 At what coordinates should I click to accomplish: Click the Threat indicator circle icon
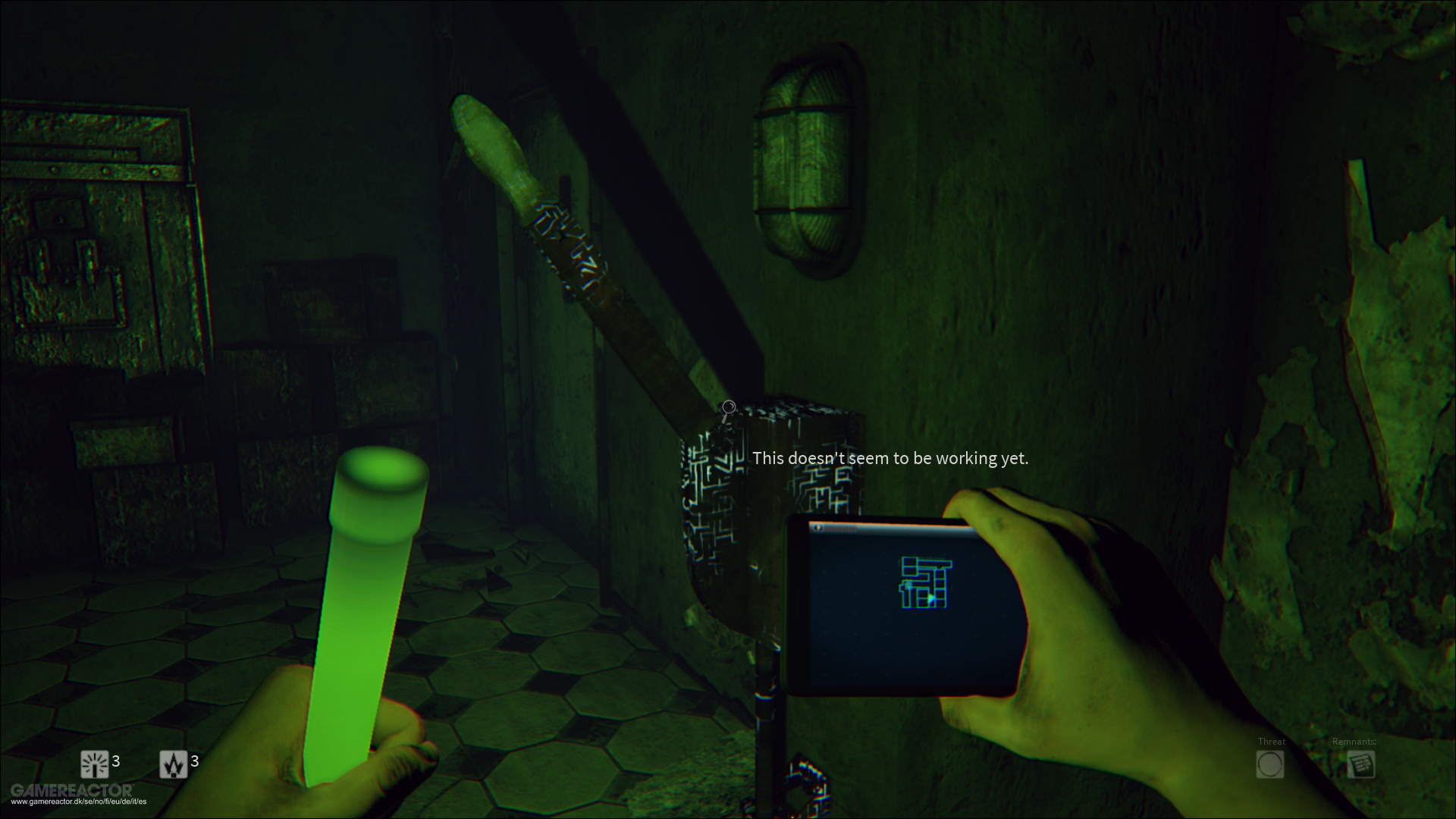(1271, 765)
